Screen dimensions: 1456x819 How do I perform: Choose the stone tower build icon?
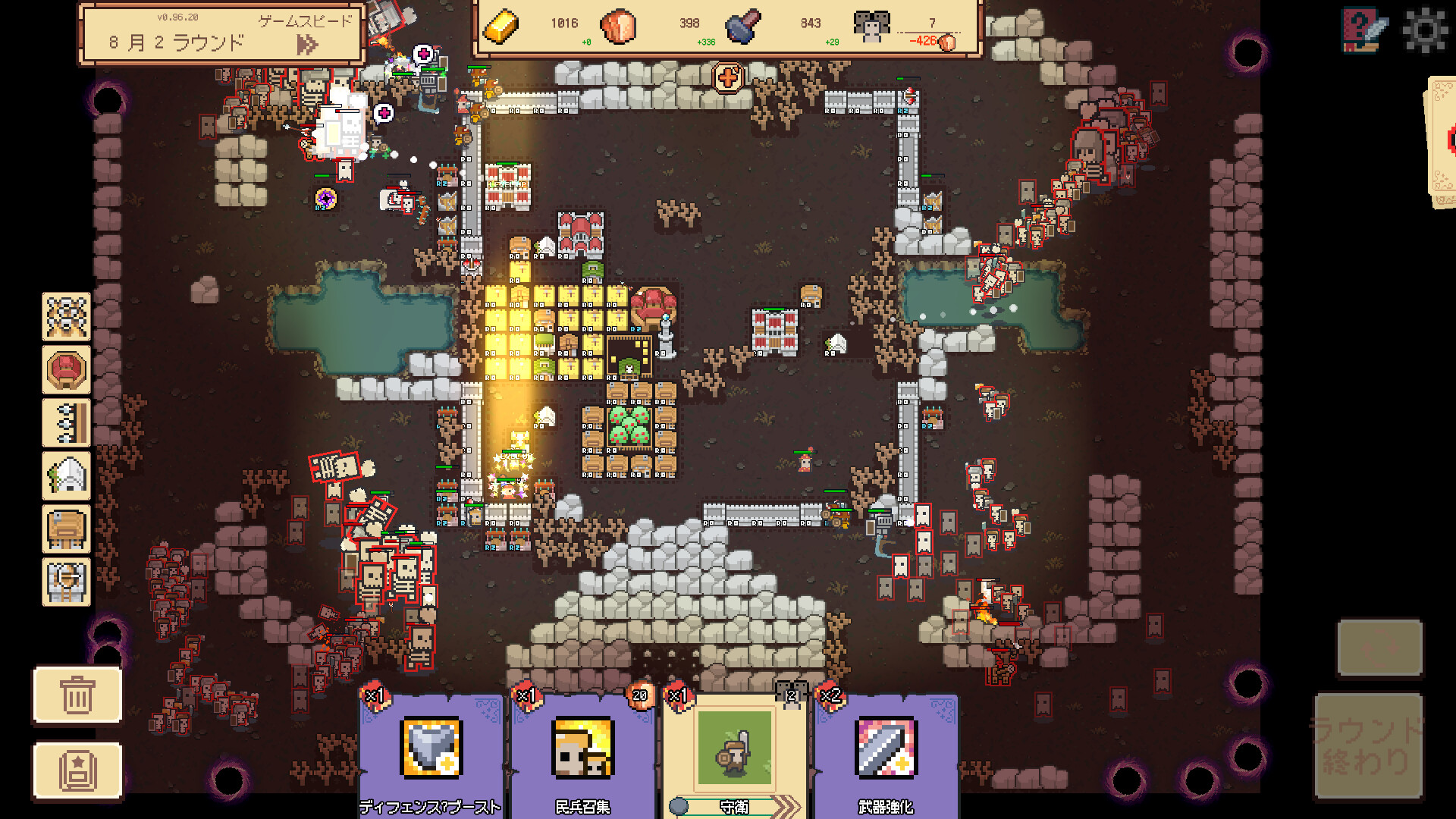(67, 582)
